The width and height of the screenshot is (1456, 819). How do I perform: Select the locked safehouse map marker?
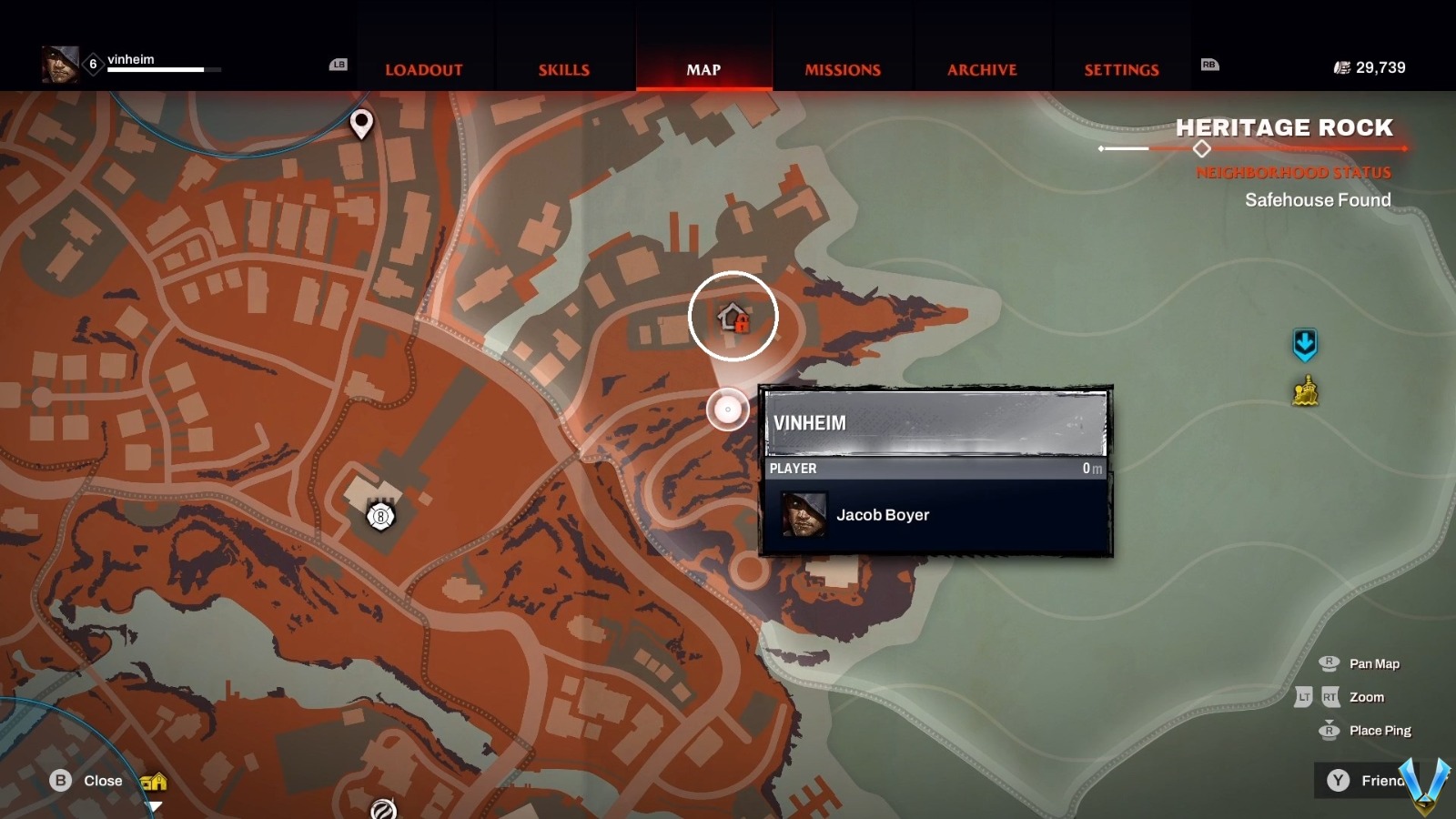point(733,318)
